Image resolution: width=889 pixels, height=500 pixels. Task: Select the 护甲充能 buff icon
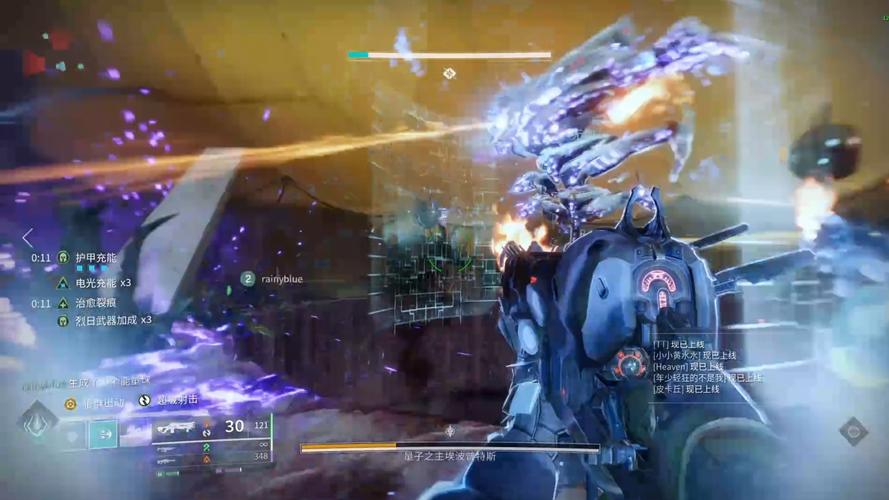click(x=63, y=257)
